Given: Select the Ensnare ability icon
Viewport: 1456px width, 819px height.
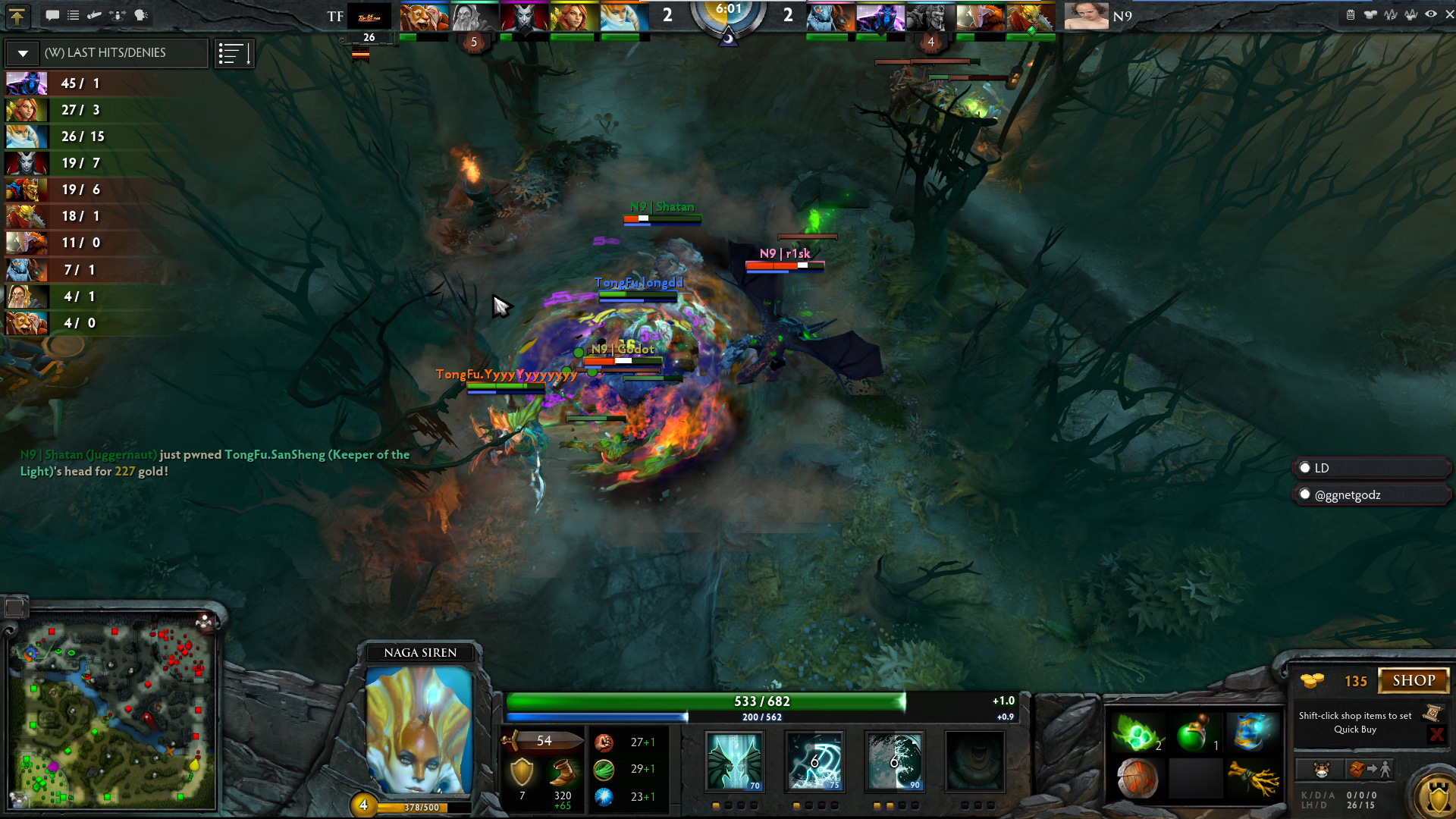Looking at the screenshot, I should tap(814, 761).
